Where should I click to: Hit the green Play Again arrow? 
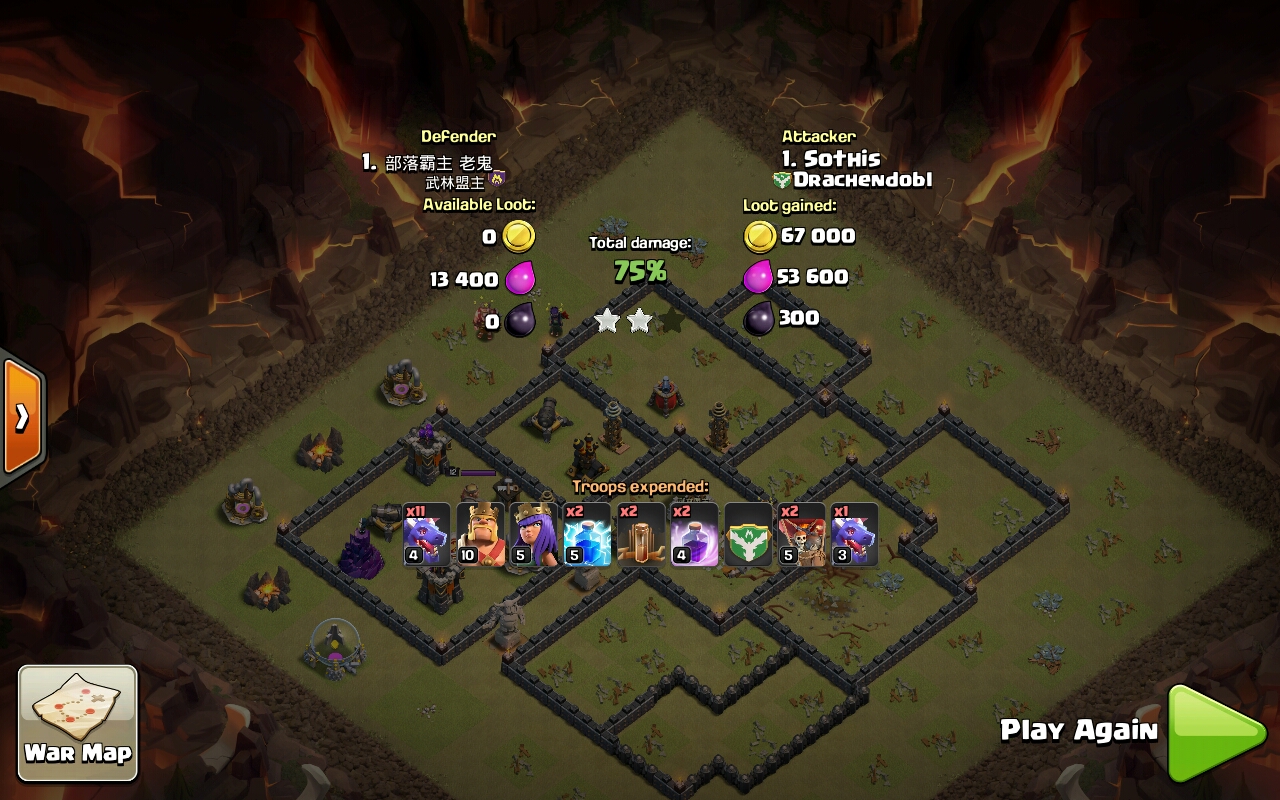1211,732
